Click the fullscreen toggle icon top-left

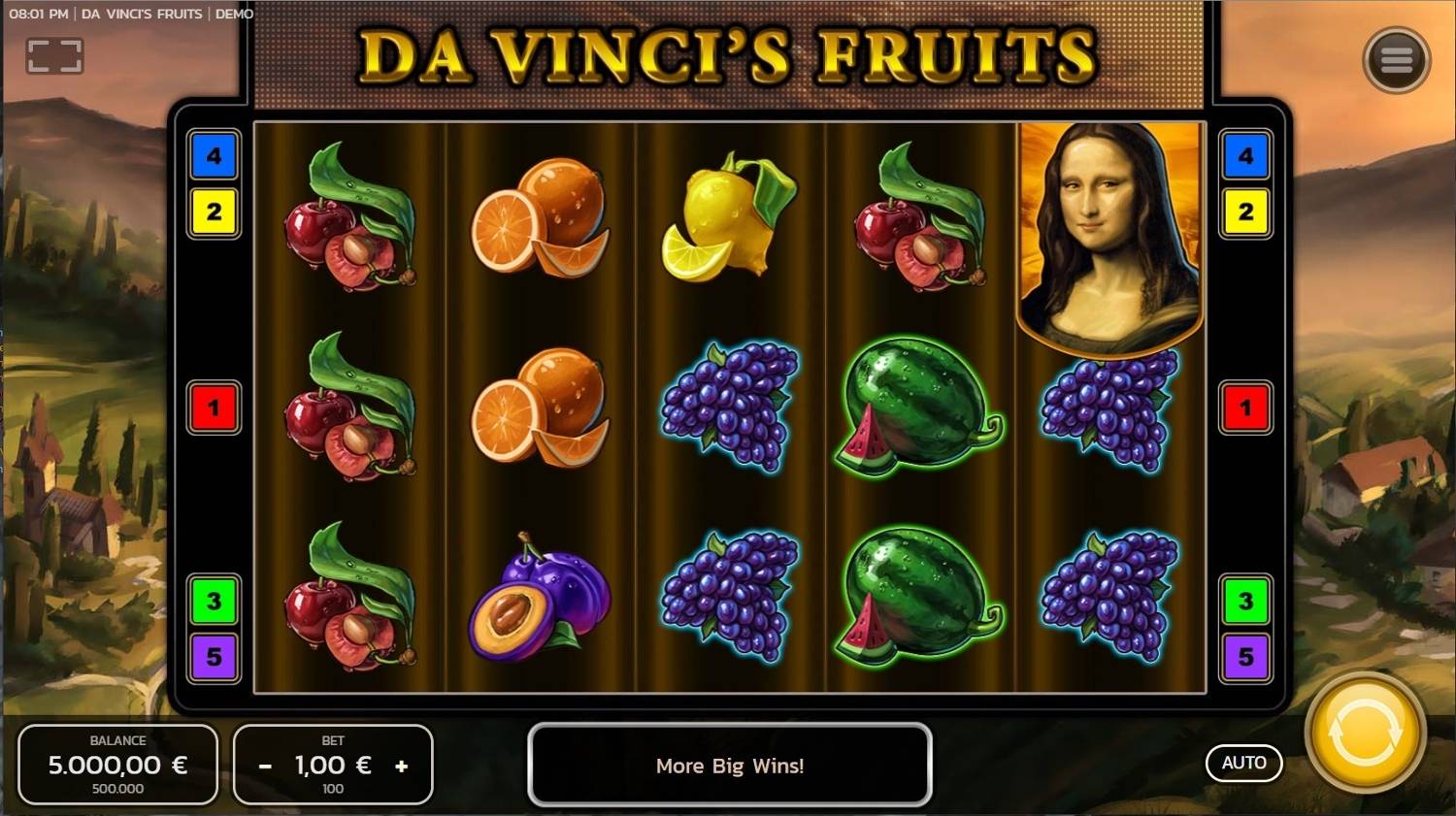click(x=55, y=55)
